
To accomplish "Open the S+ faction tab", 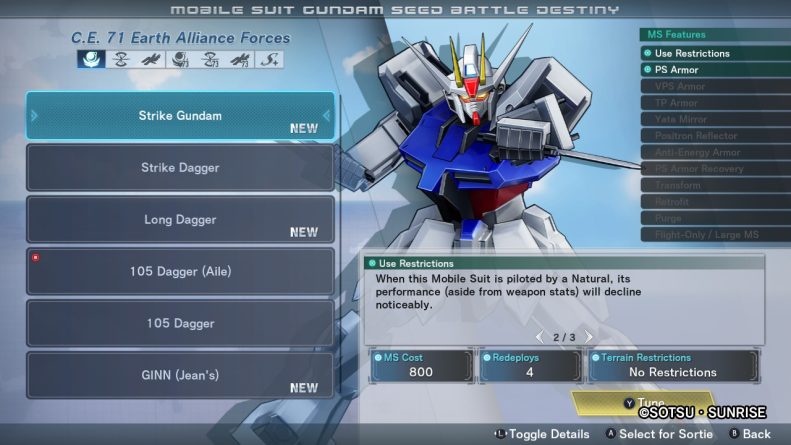I will pos(270,59).
